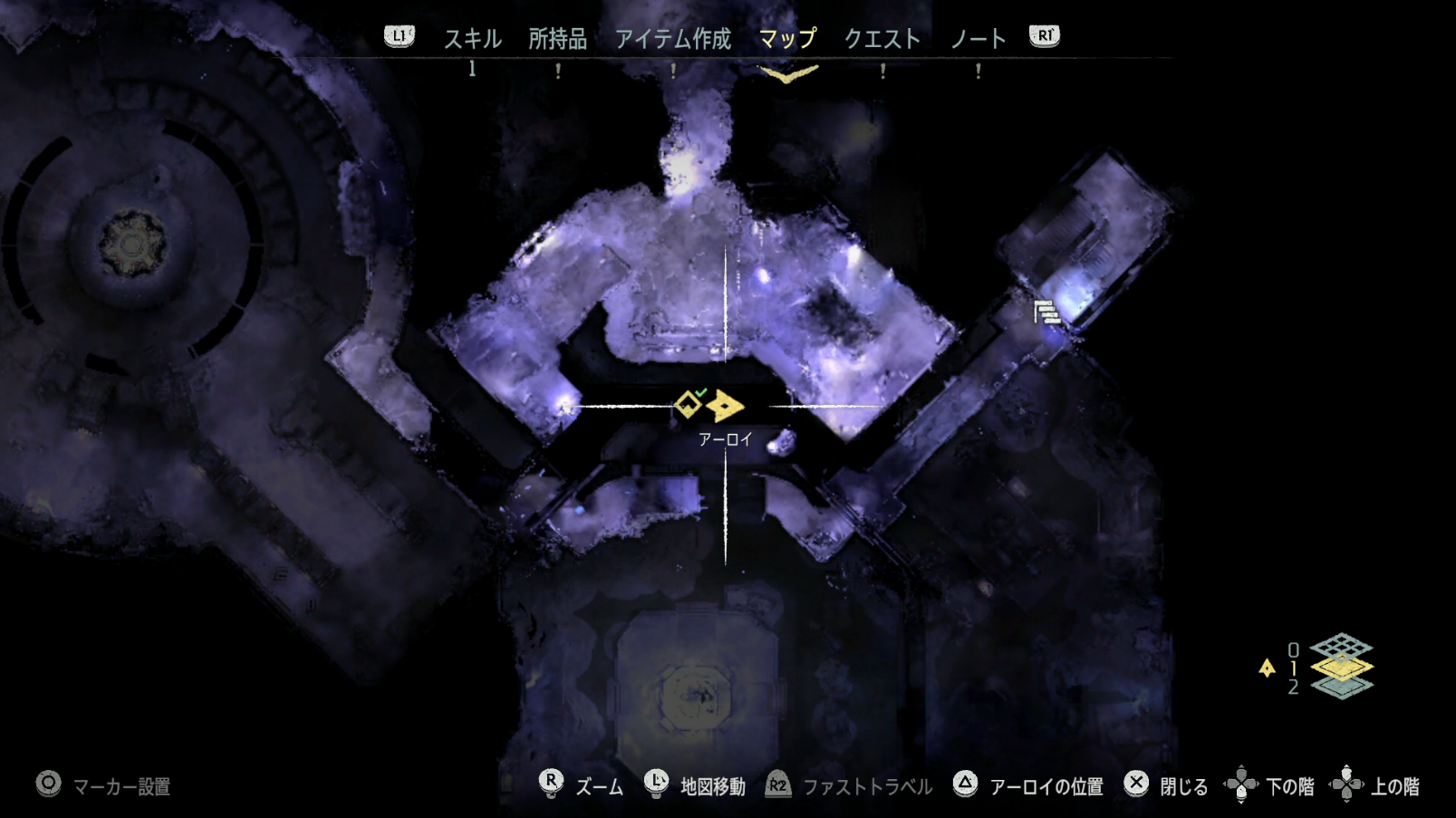This screenshot has width=1456, height=818.
Task: Click an exclamation quest marker below the tab bar
Action: [559, 72]
